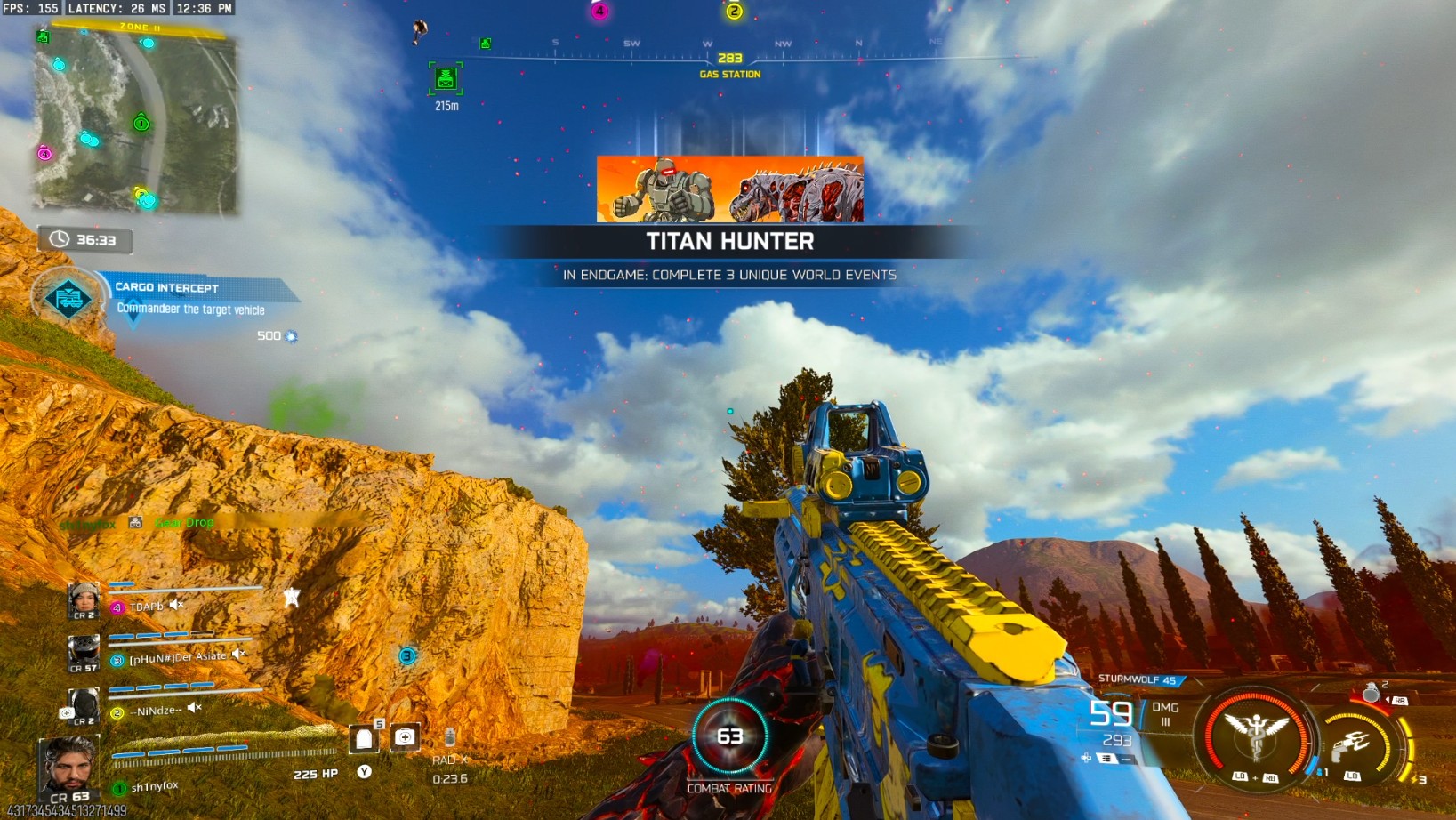1456x820 pixels.
Task: Select the medkit icon beside 225 HP
Action: click(406, 738)
